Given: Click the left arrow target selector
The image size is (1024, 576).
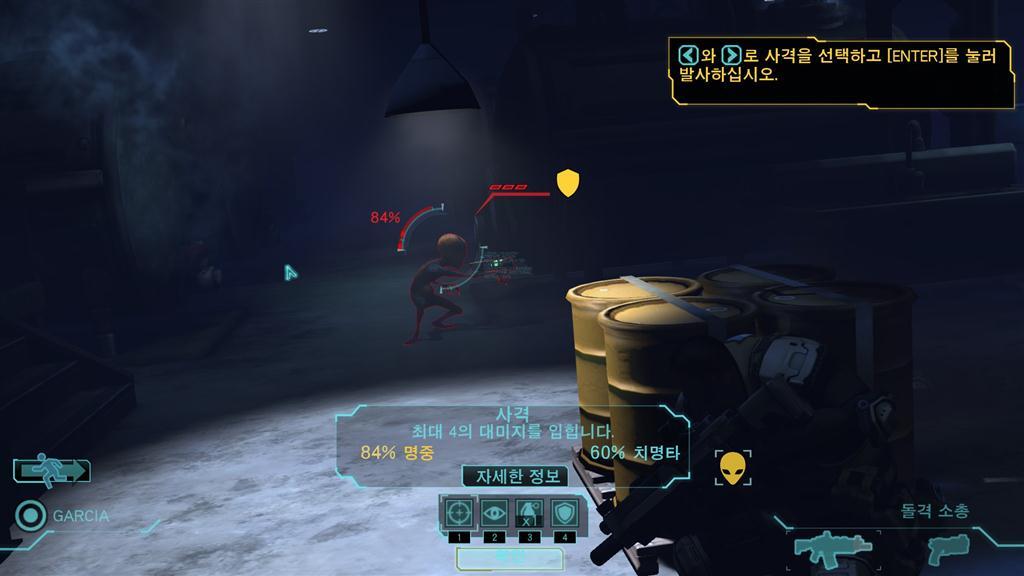Looking at the screenshot, I should pyautogui.click(x=687, y=56).
